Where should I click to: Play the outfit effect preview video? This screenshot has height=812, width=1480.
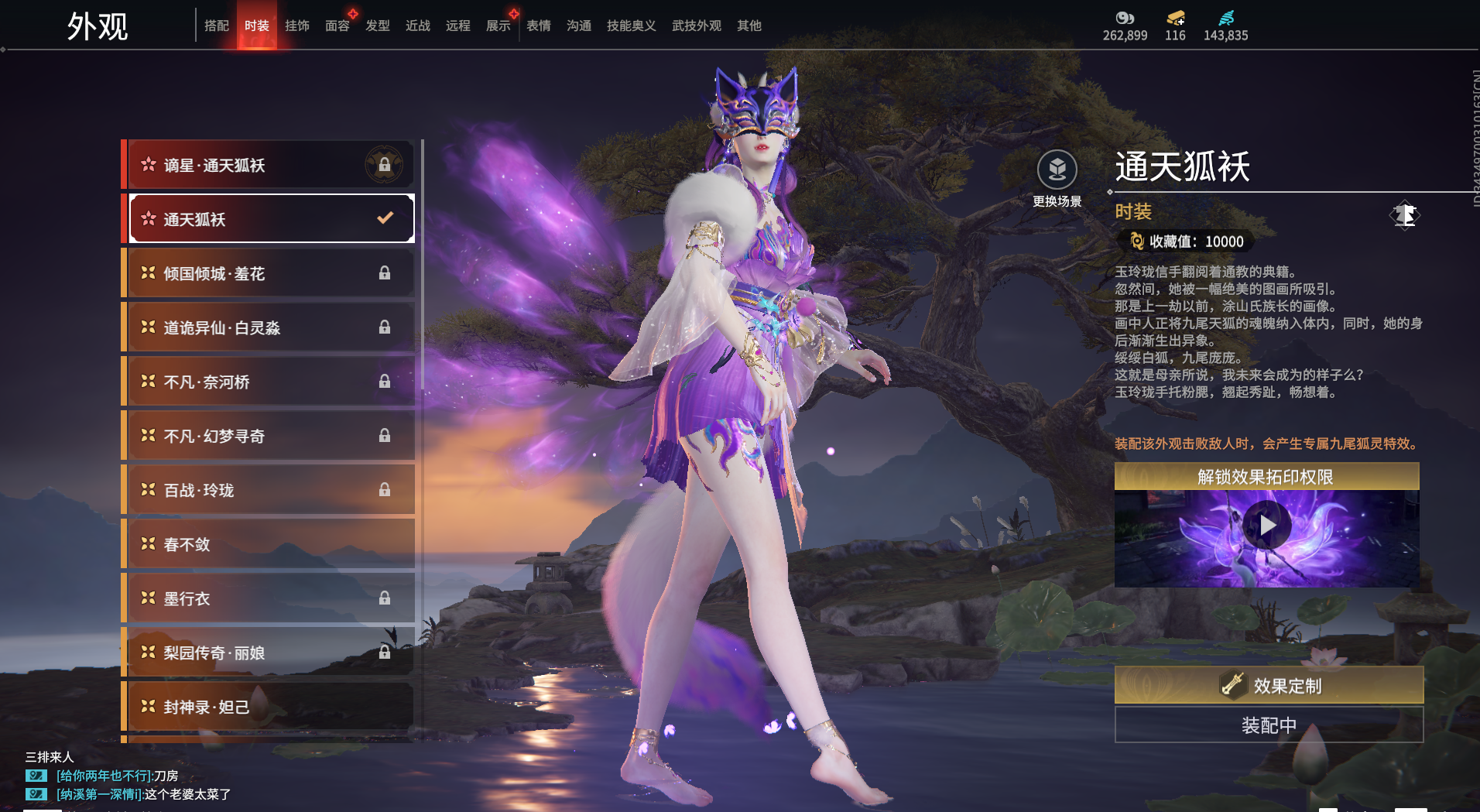click(1266, 526)
